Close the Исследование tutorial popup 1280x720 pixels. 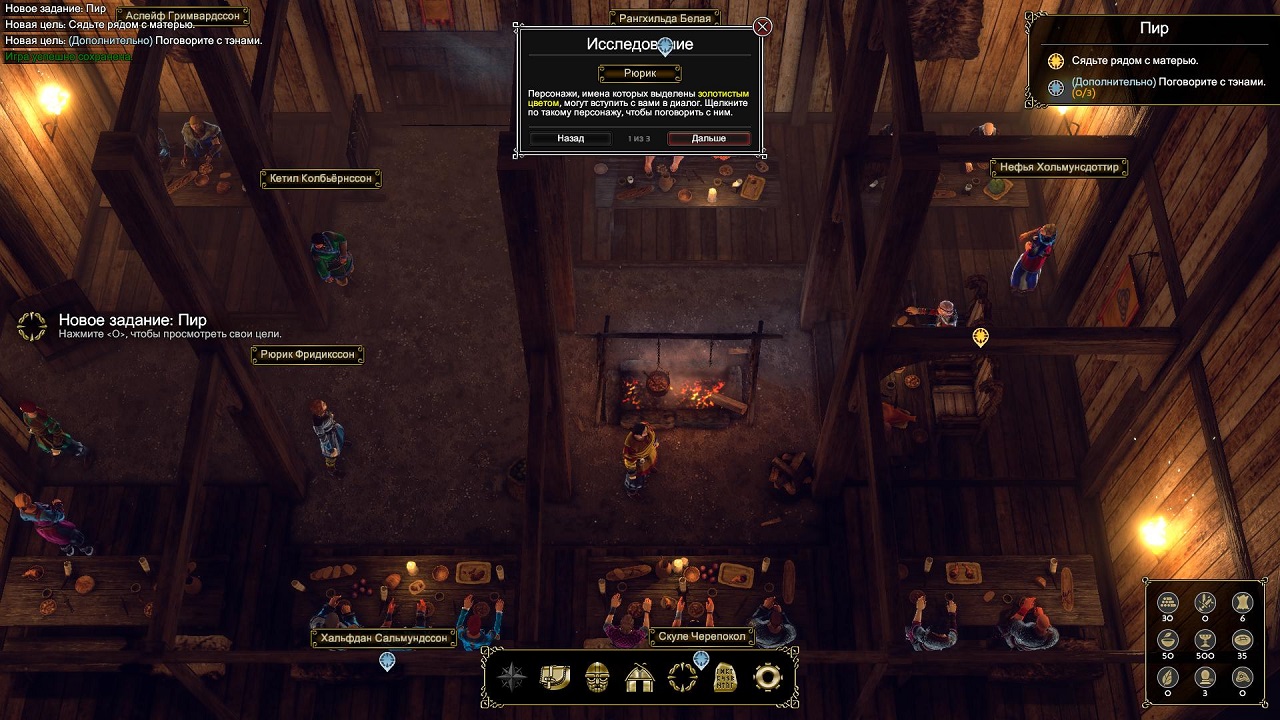pyautogui.click(x=762, y=27)
